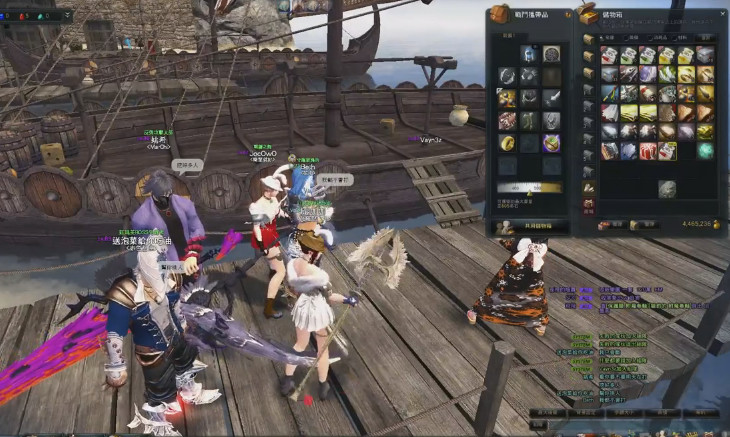The width and height of the screenshot is (730, 437).
Task: Adjust the equipment panel slider bar
Action: point(530,186)
